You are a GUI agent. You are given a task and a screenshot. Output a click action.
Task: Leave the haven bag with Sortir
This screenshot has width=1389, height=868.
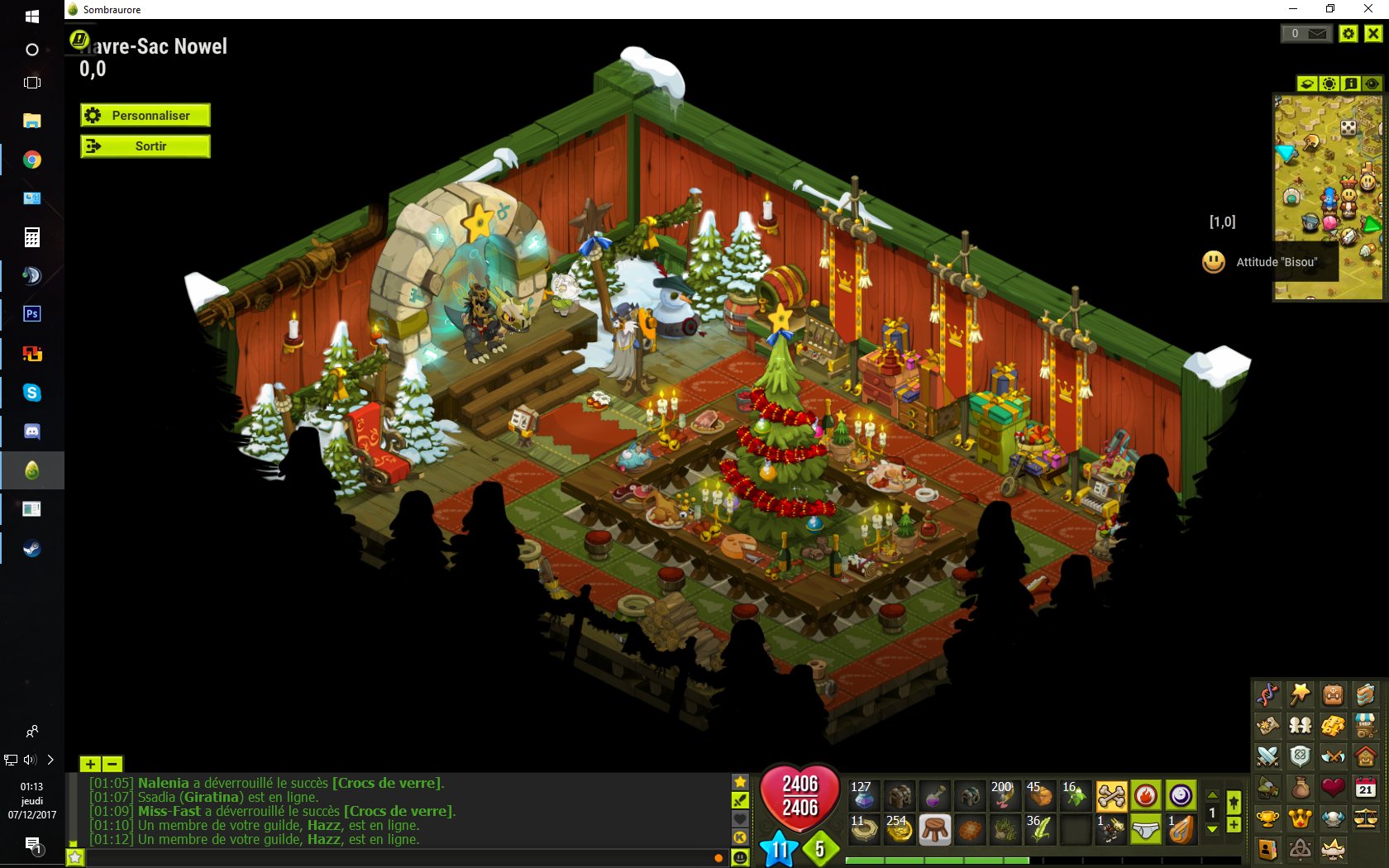point(146,146)
